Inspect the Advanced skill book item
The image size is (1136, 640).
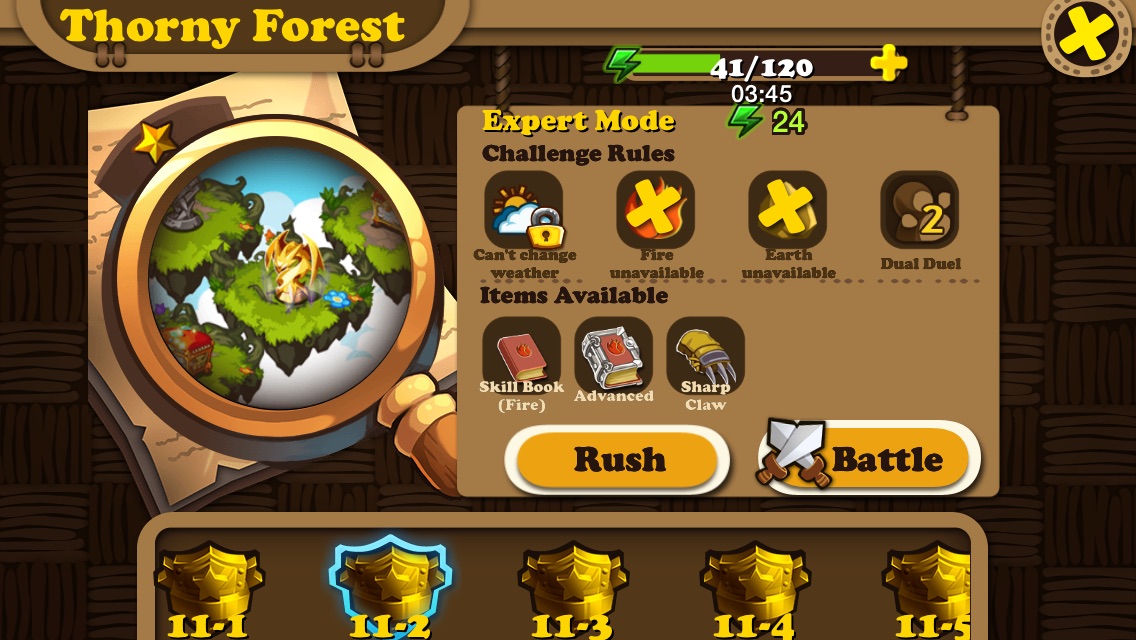(614, 355)
